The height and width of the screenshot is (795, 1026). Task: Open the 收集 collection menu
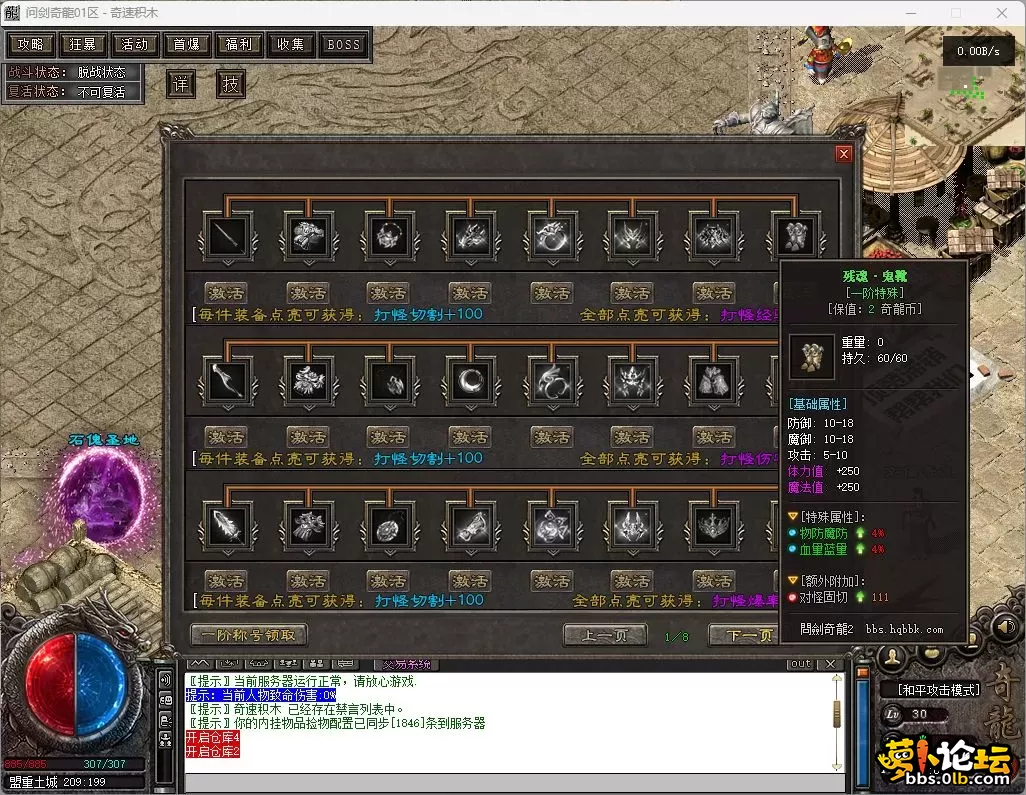[291, 45]
